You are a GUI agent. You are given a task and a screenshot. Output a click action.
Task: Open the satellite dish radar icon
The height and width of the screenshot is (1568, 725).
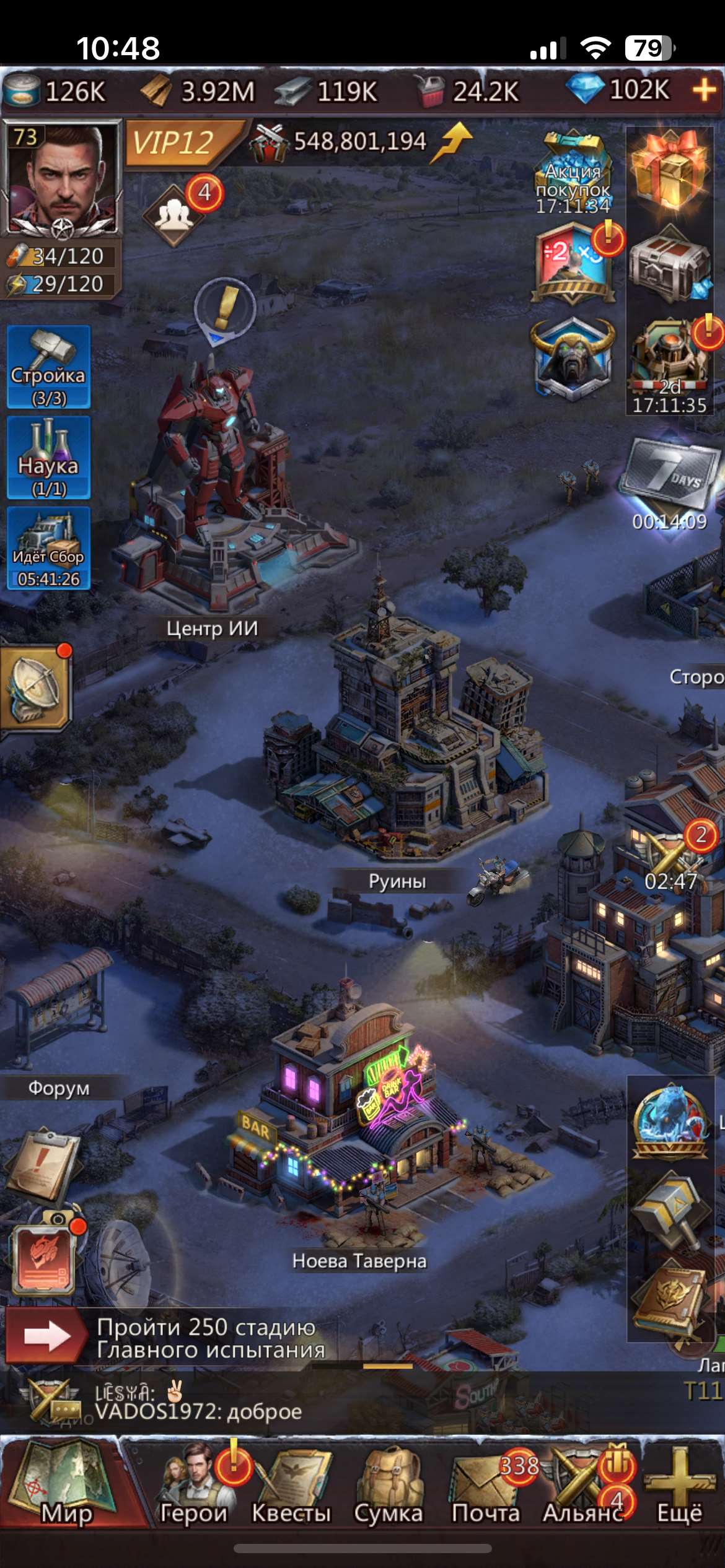(36, 689)
